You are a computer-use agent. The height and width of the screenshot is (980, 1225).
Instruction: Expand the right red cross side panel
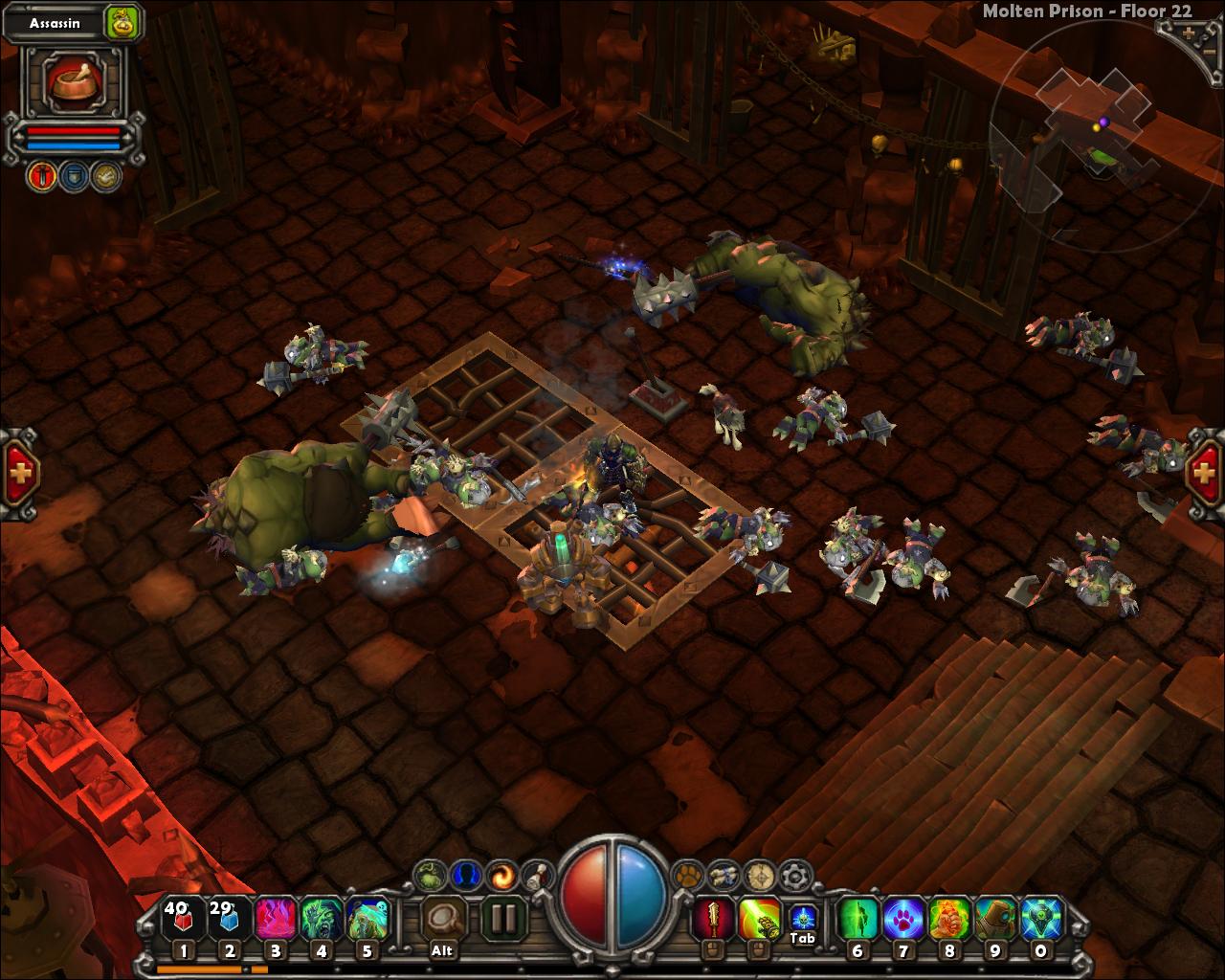click(1203, 471)
